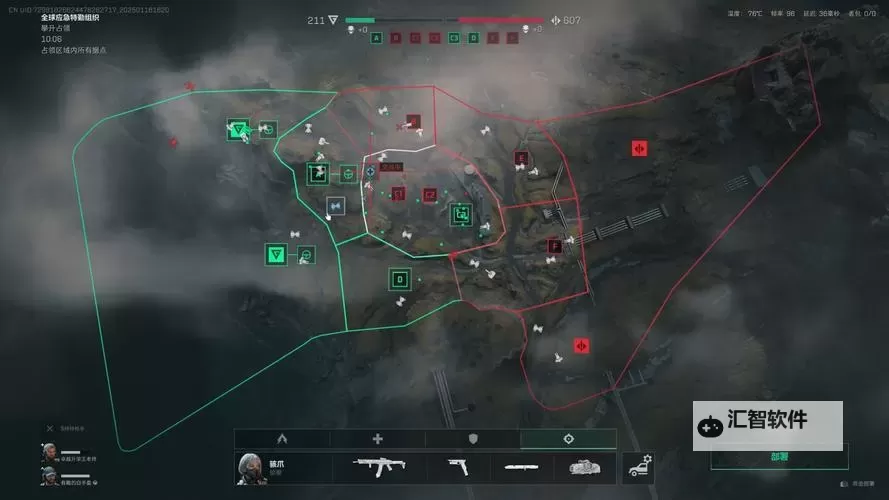Choose red objective F marker
This screenshot has height=500, width=889.
click(x=554, y=245)
